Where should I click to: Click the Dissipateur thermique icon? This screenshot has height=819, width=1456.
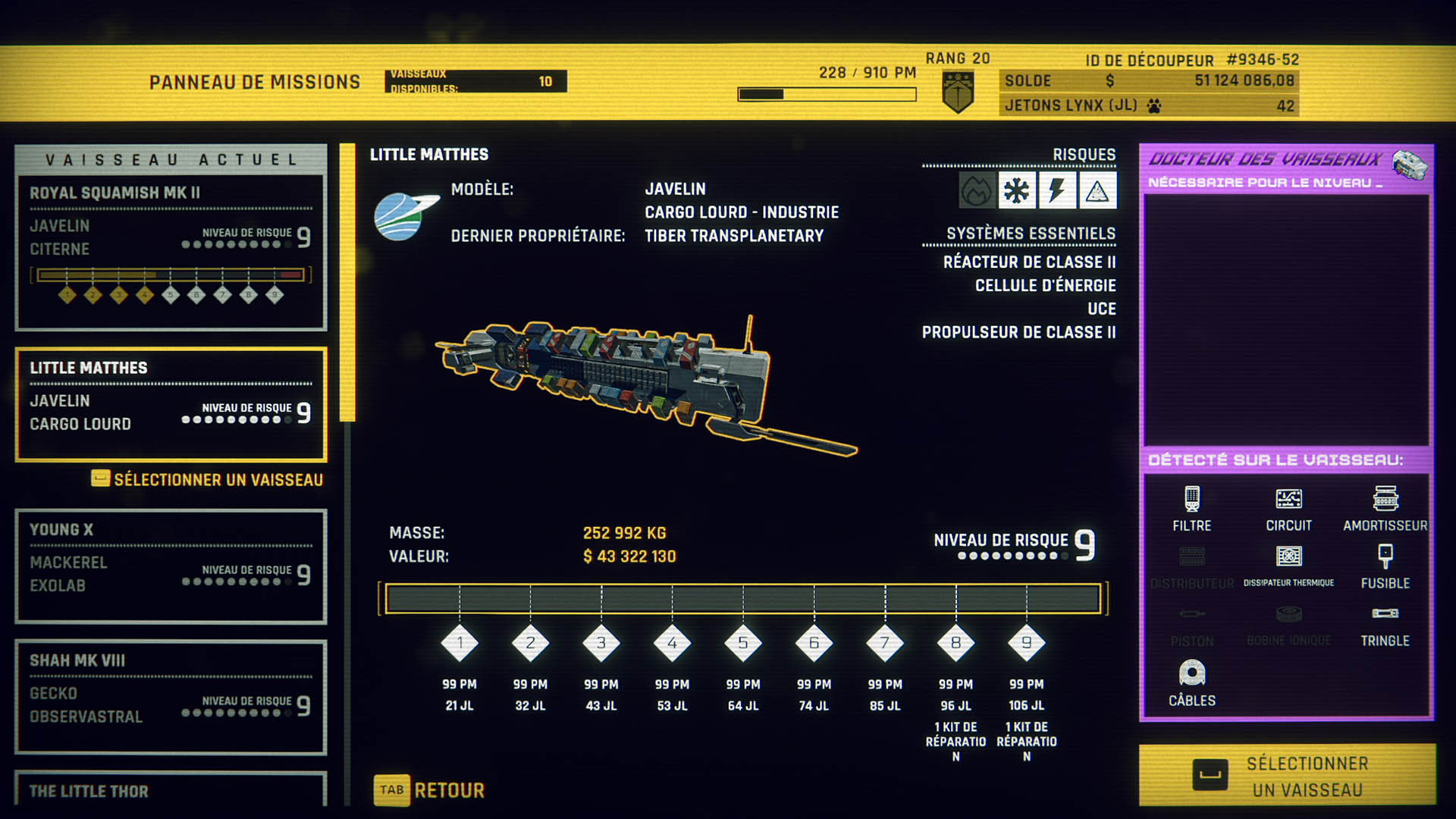(1288, 557)
